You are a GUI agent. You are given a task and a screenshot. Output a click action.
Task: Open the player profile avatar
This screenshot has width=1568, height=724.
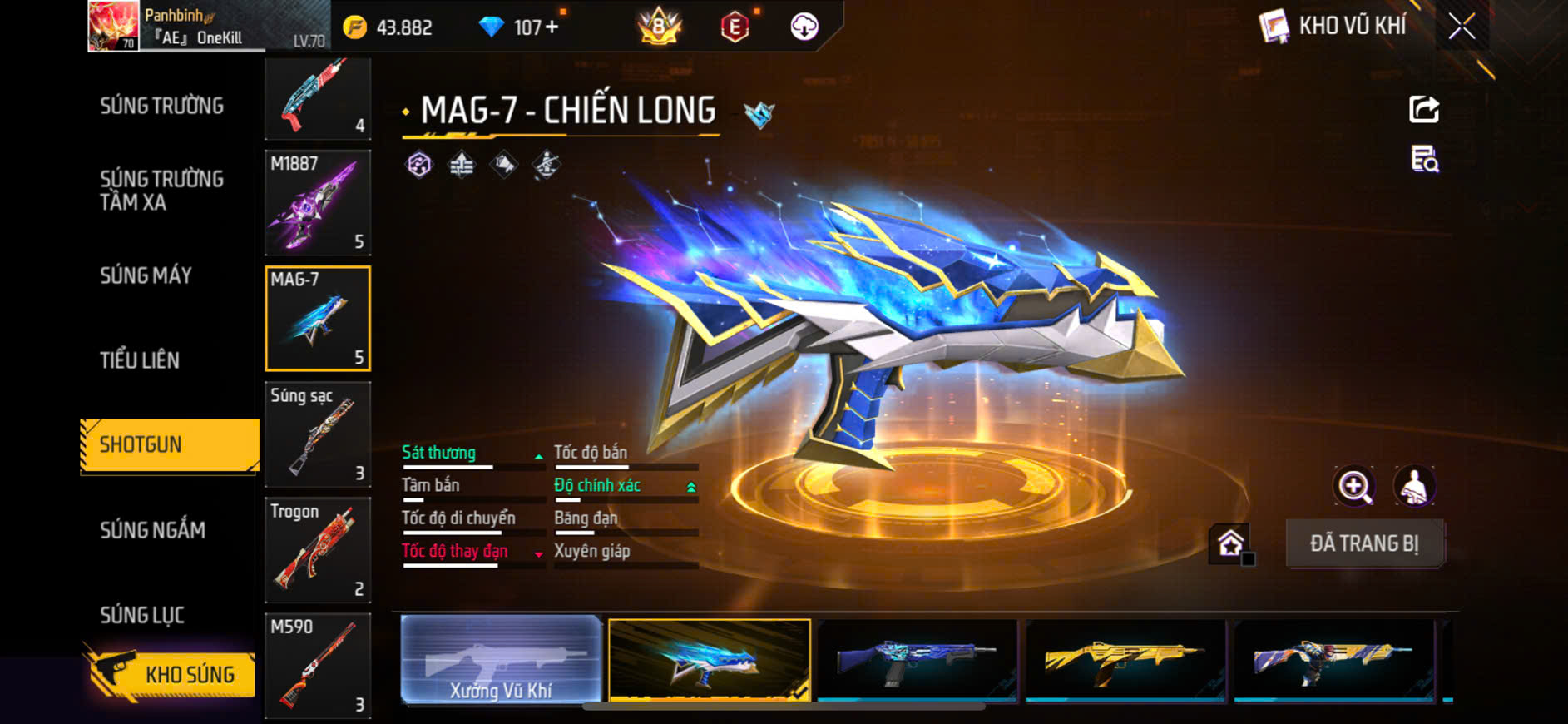pyautogui.click(x=113, y=25)
